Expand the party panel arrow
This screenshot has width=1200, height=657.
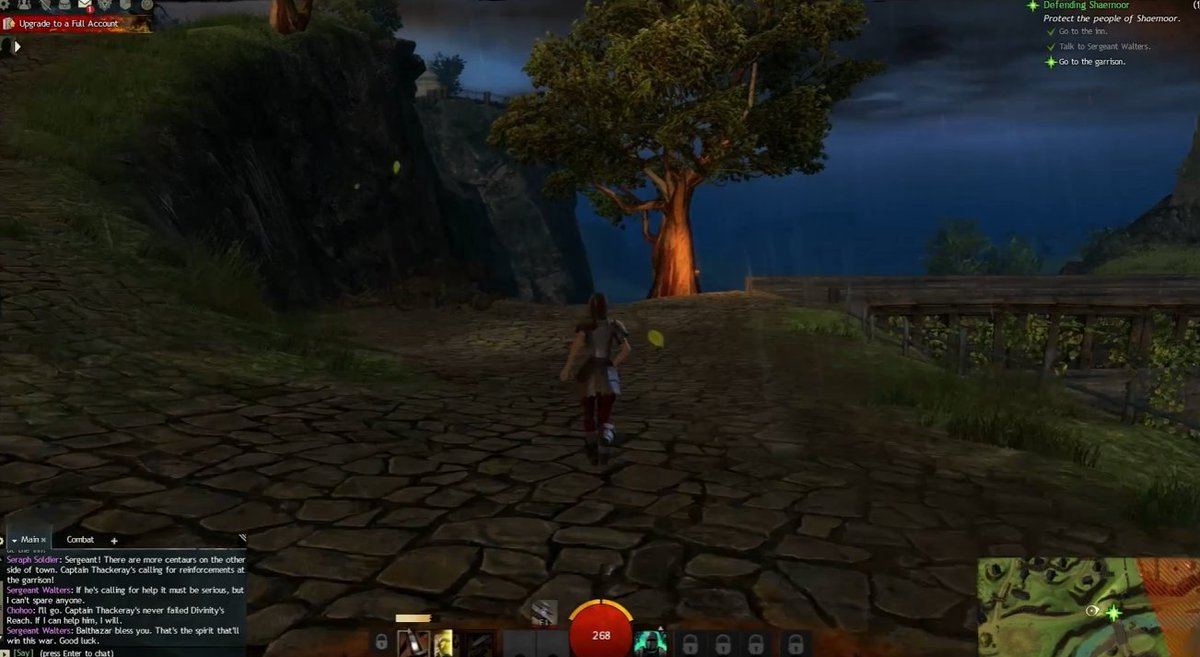[x=17, y=45]
